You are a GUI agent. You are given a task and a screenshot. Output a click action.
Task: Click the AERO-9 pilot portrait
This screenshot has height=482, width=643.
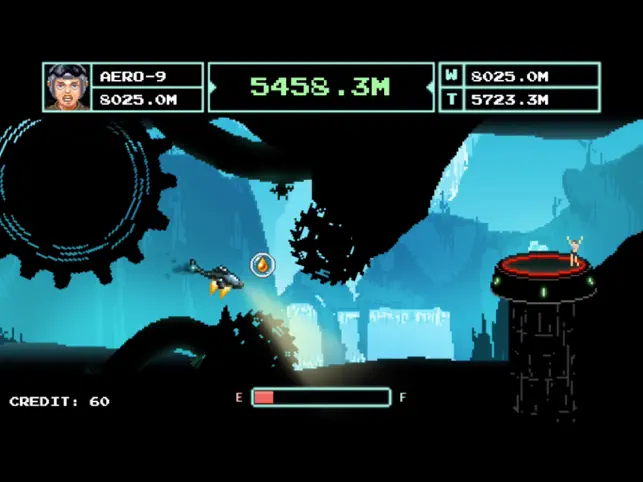tap(67, 87)
